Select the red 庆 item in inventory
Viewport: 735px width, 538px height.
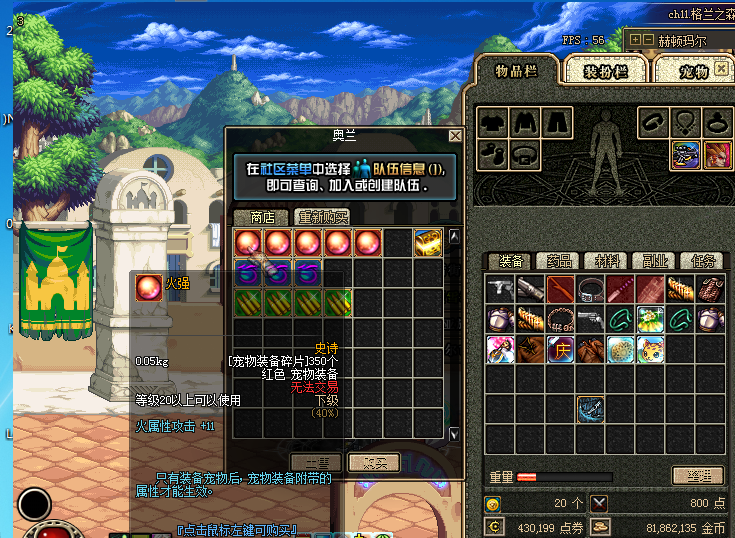(561, 350)
